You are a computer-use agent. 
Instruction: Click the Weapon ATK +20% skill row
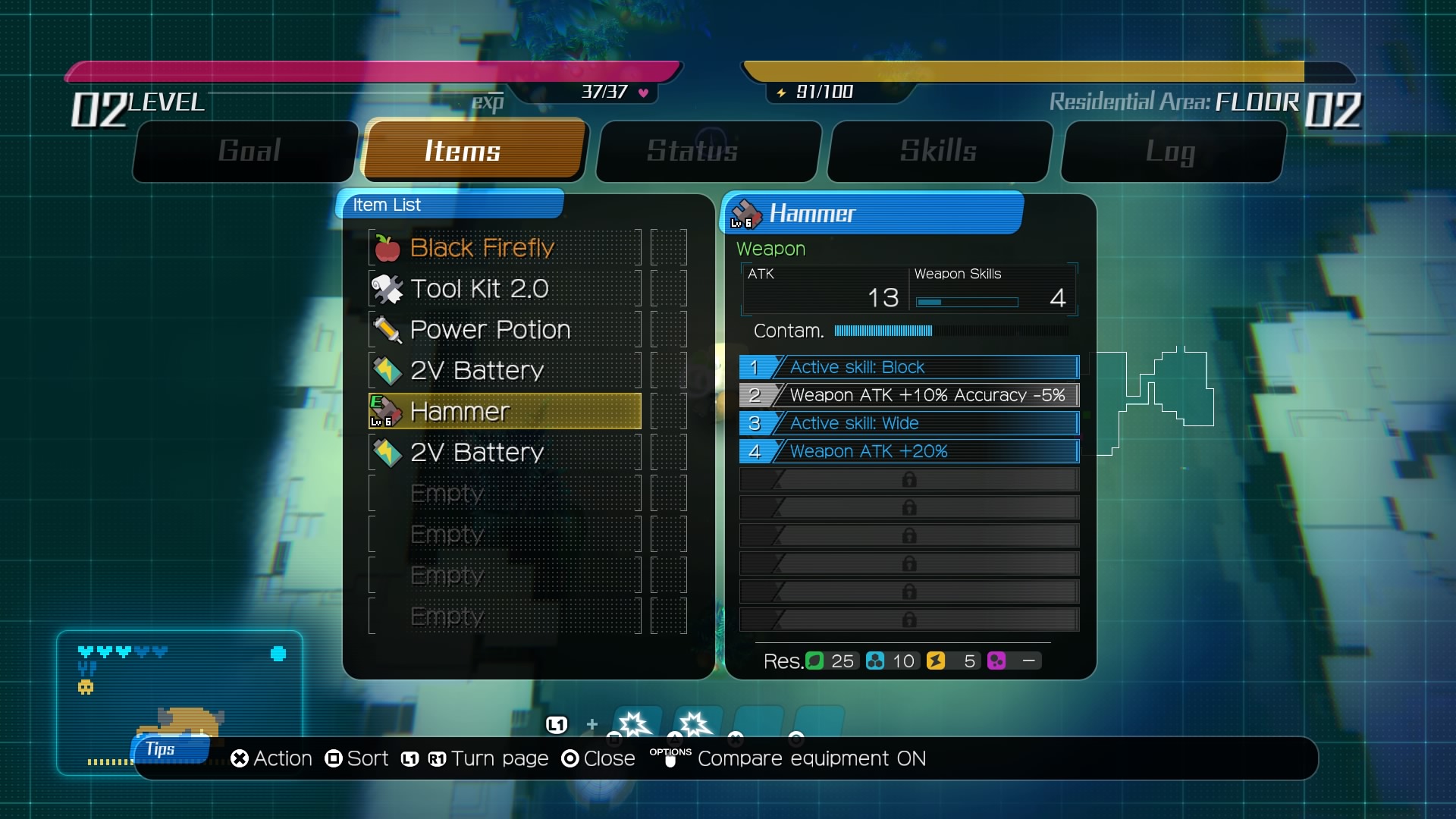coord(908,451)
